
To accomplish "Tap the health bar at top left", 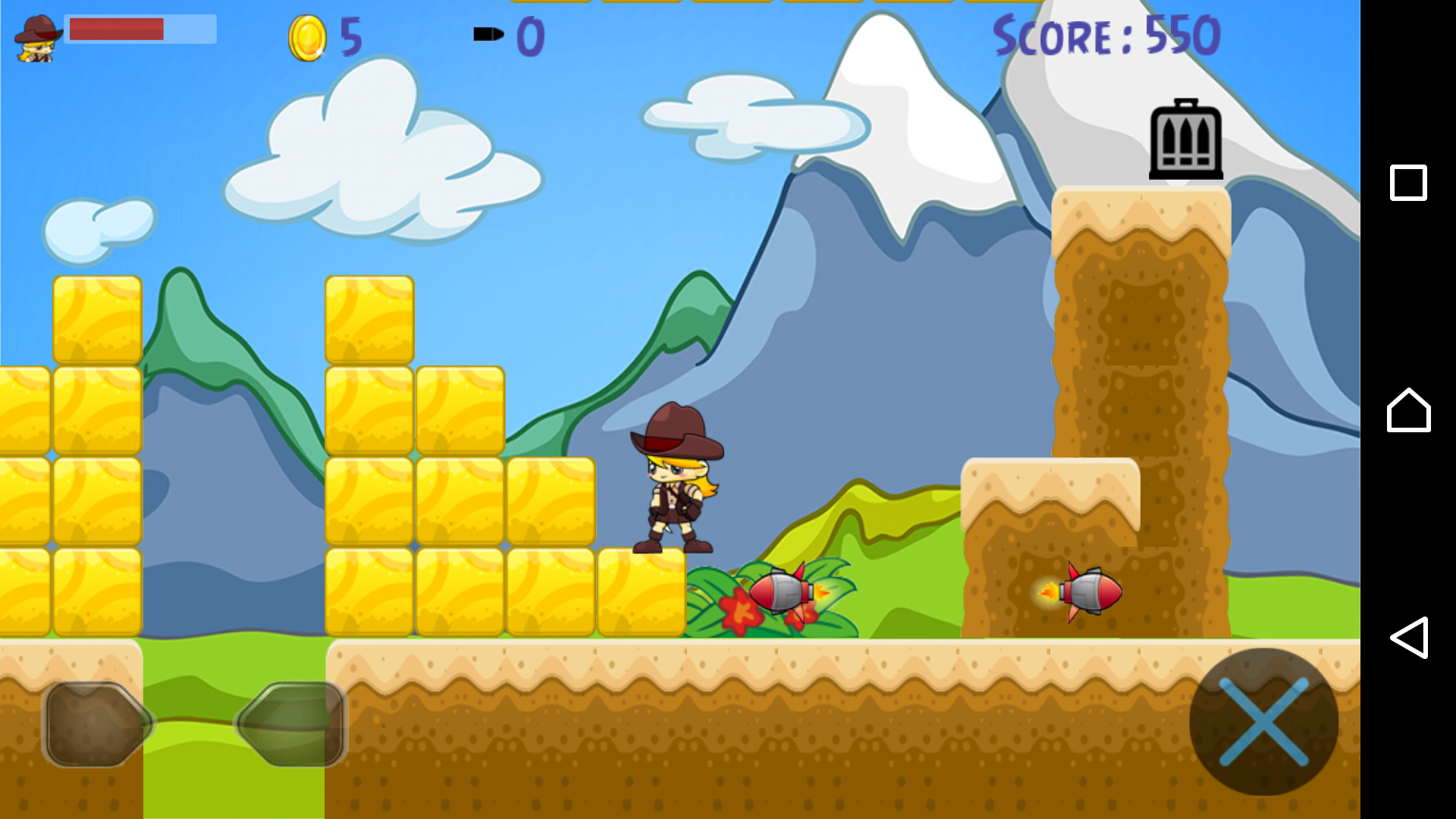I will (x=140, y=29).
